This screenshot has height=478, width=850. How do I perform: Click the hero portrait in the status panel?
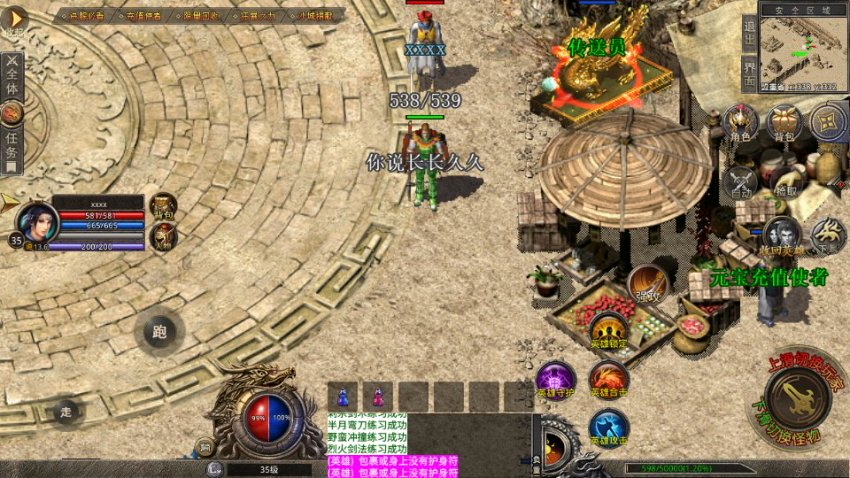click(37, 221)
